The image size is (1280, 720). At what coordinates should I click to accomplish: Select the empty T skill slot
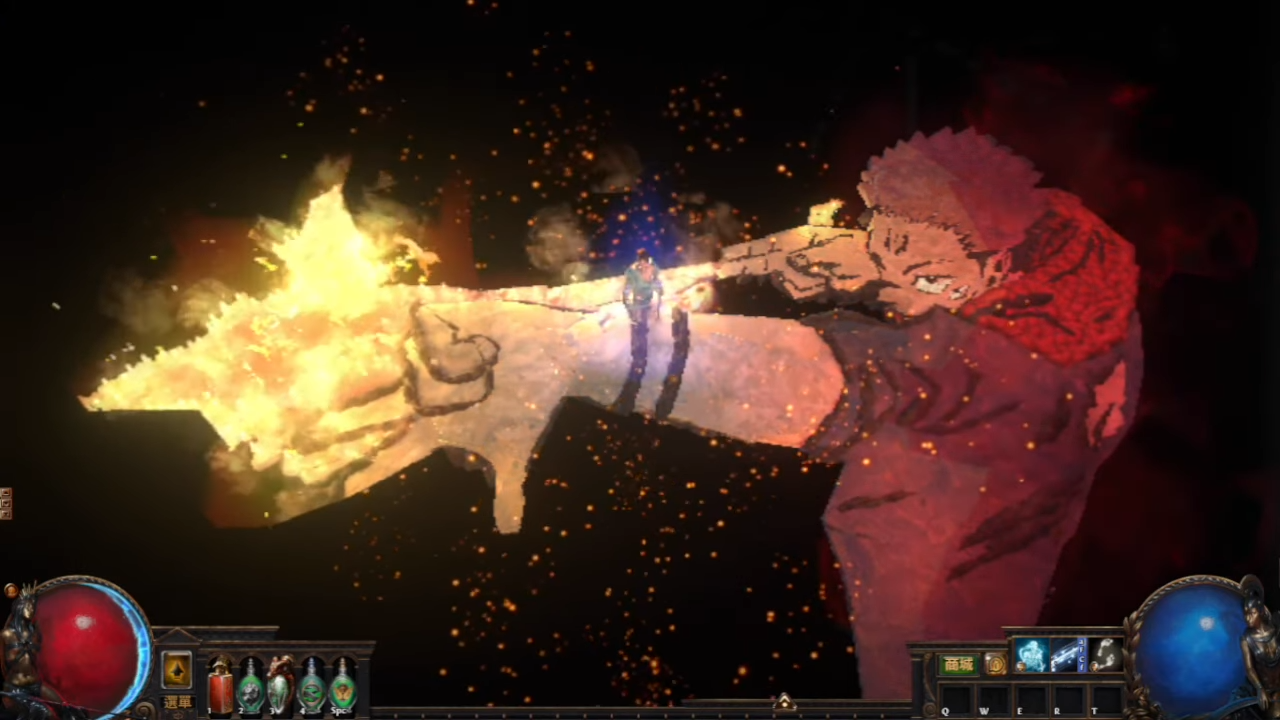click(1107, 698)
